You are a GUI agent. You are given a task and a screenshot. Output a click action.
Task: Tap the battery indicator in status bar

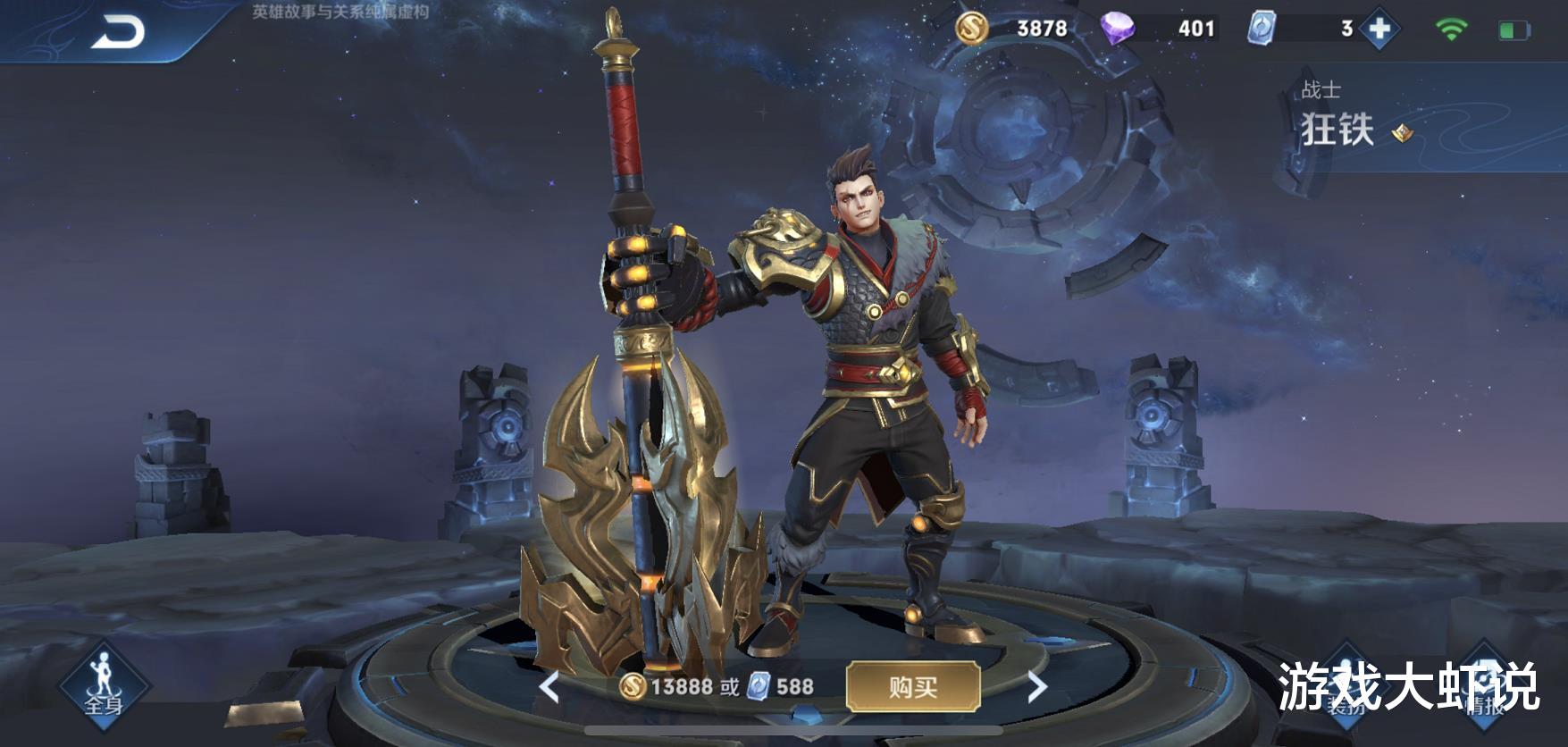pos(1513,28)
